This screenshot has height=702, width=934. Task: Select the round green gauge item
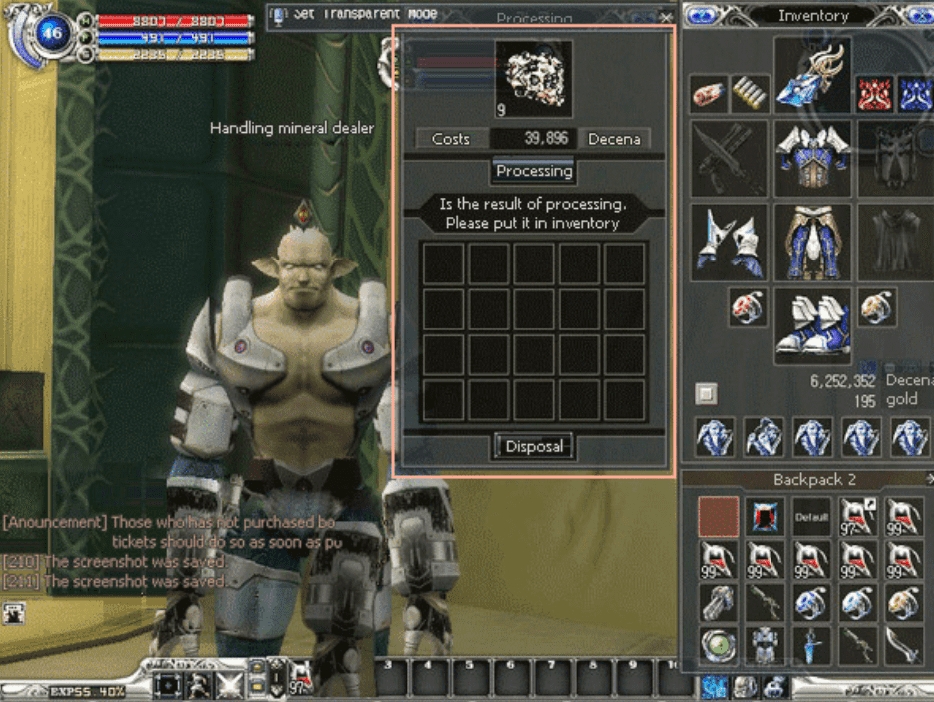[x=717, y=645]
